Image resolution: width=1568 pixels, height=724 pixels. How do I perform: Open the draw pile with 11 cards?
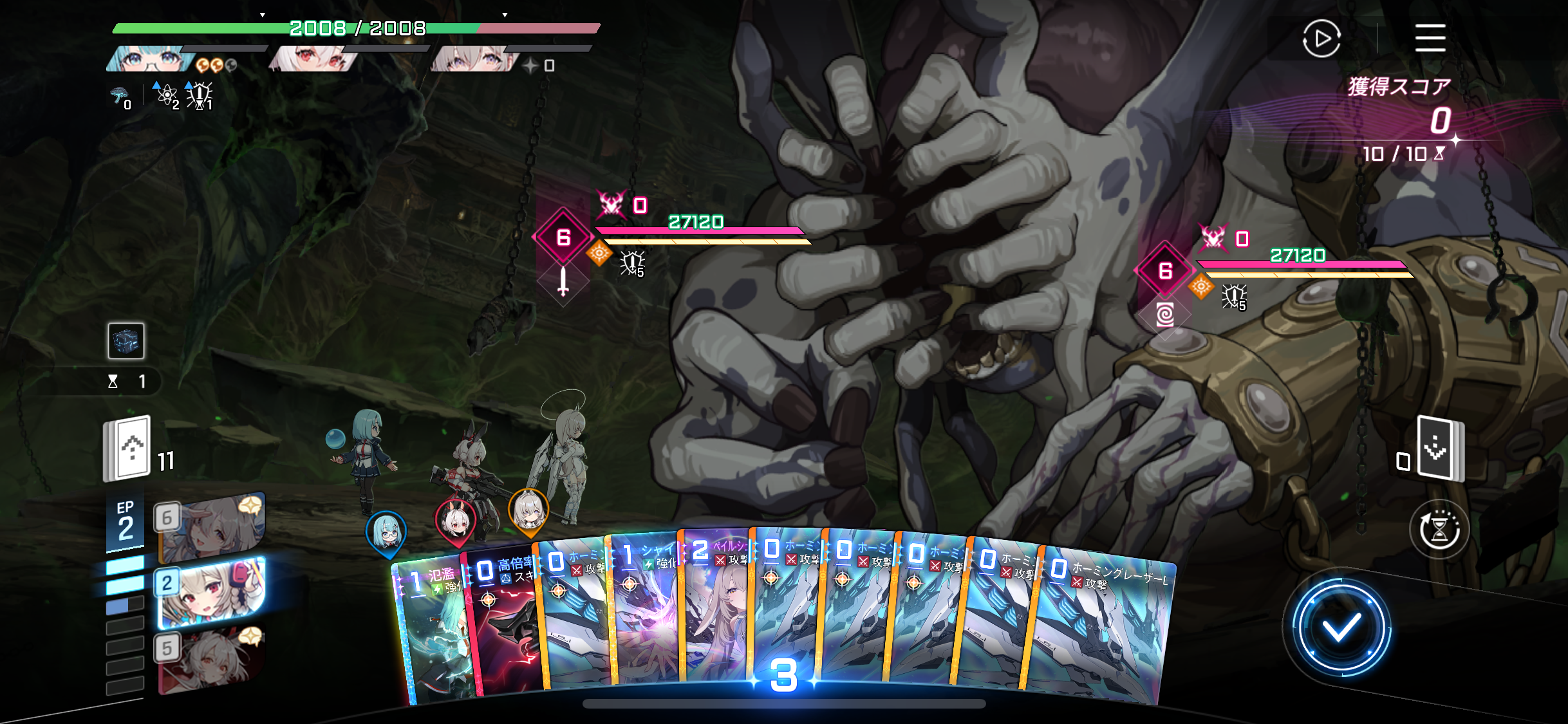click(128, 449)
